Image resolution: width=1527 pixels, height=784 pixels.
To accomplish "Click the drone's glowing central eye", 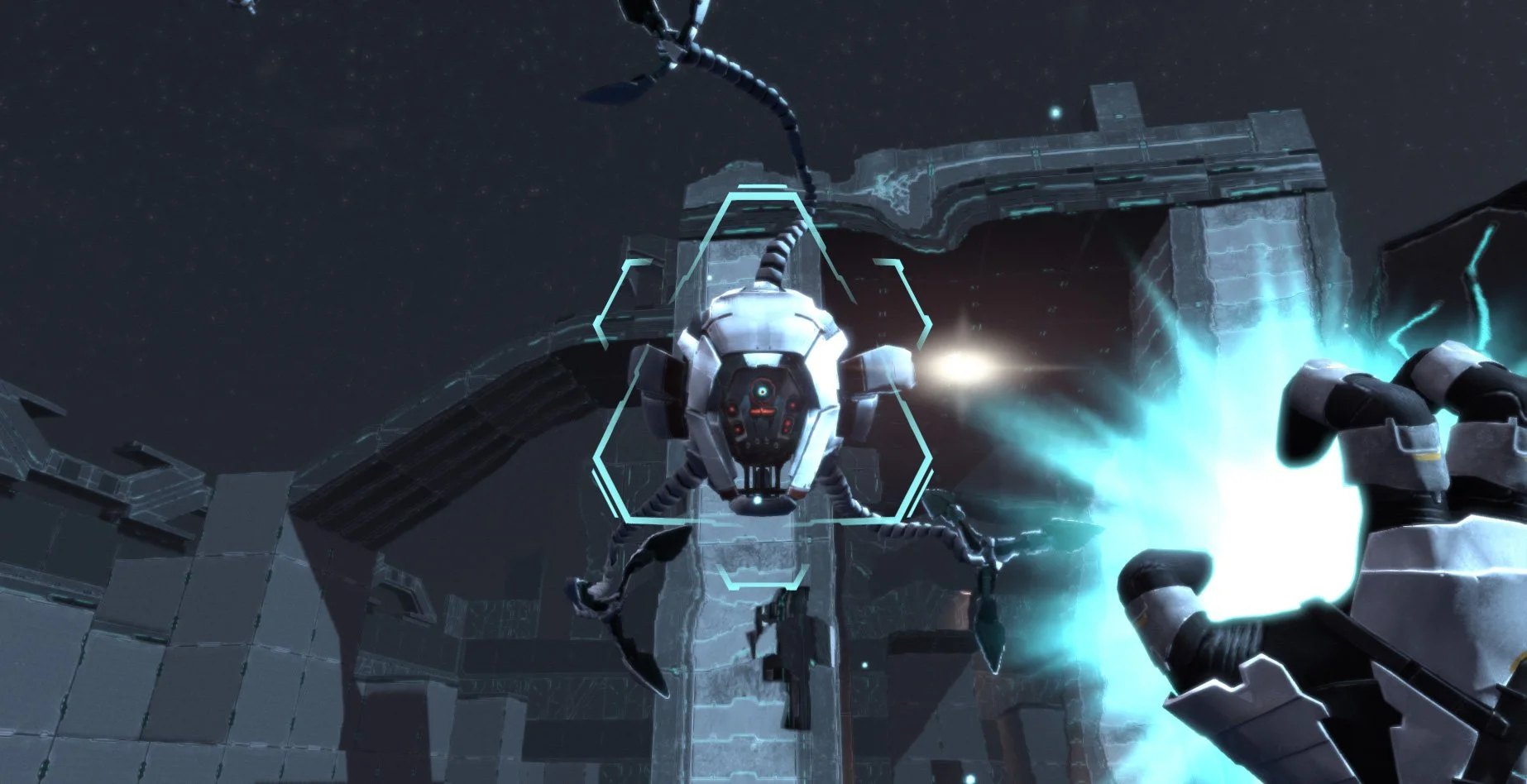I will click(x=761, y=390).
